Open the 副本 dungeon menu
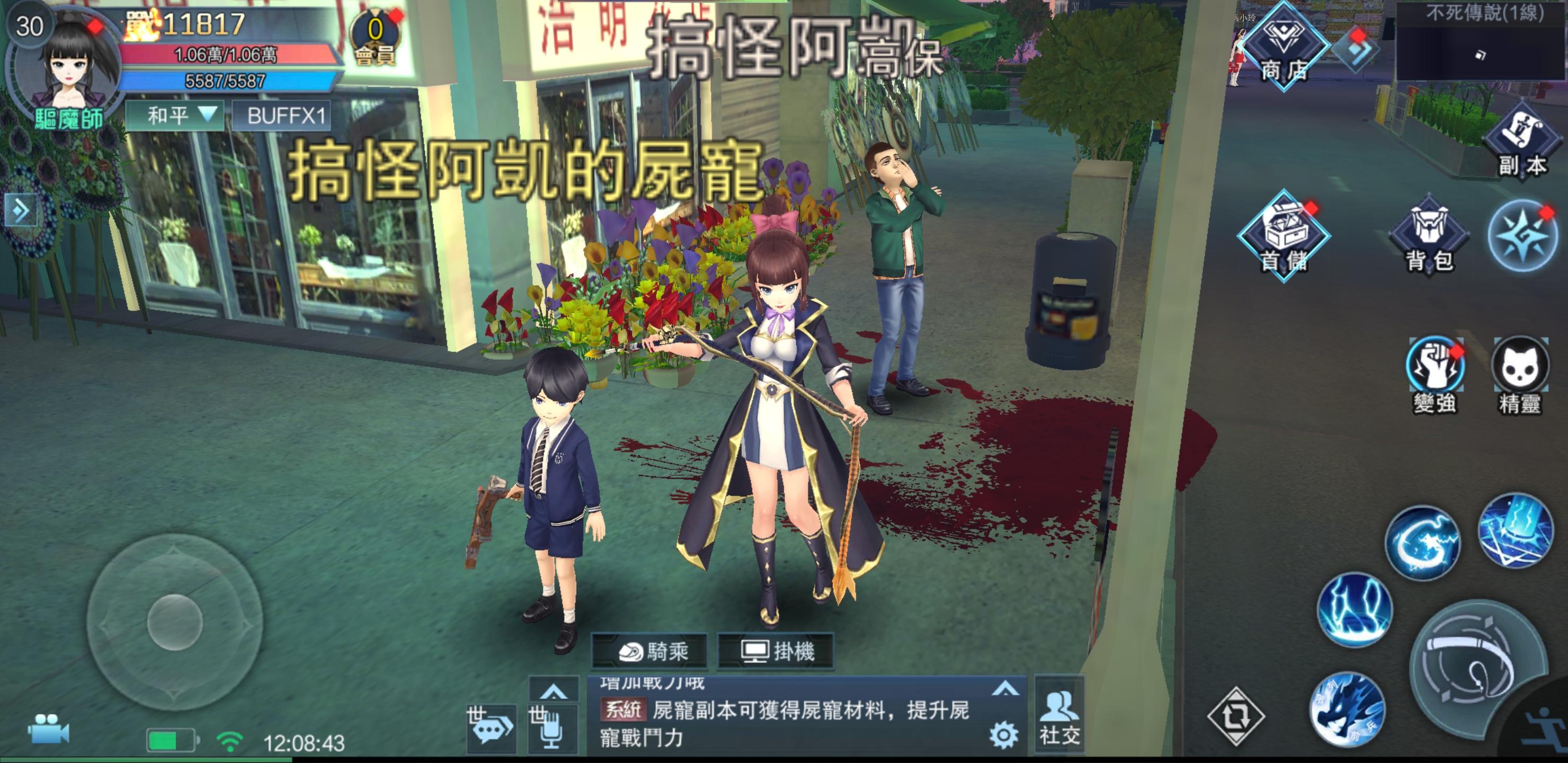The width and height of the screenshot is (1568, 763). [1522, 143]
